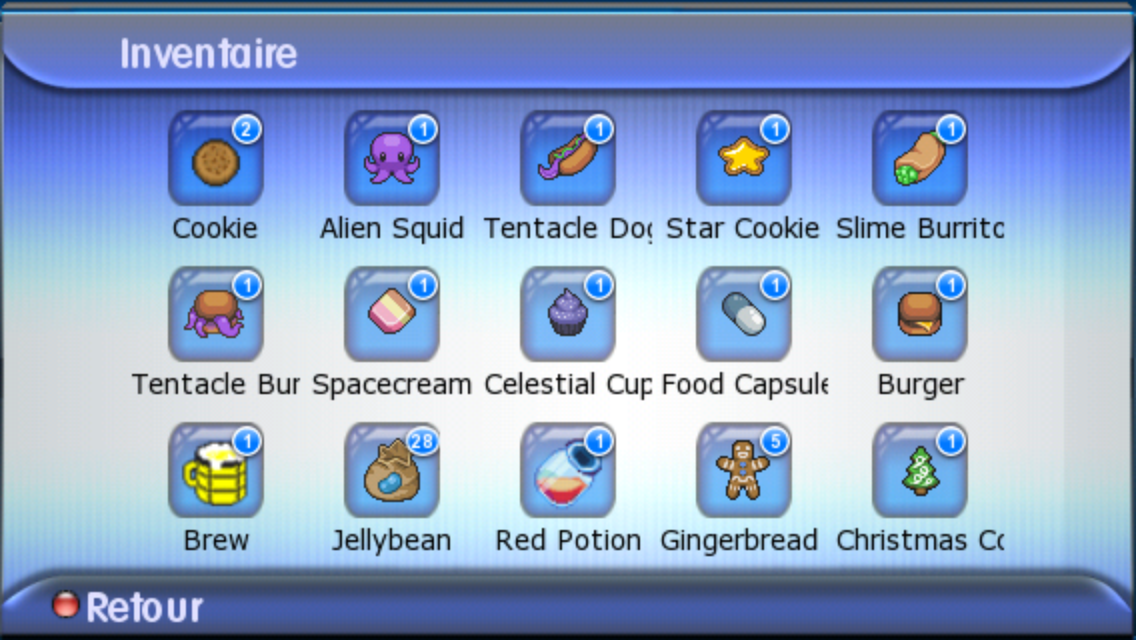Image resolution: width=1136 pixels, height=640 pixels.
Task: Pick the Tentacle Dog item
Action: pyautogui.click(x=567, y=160)
